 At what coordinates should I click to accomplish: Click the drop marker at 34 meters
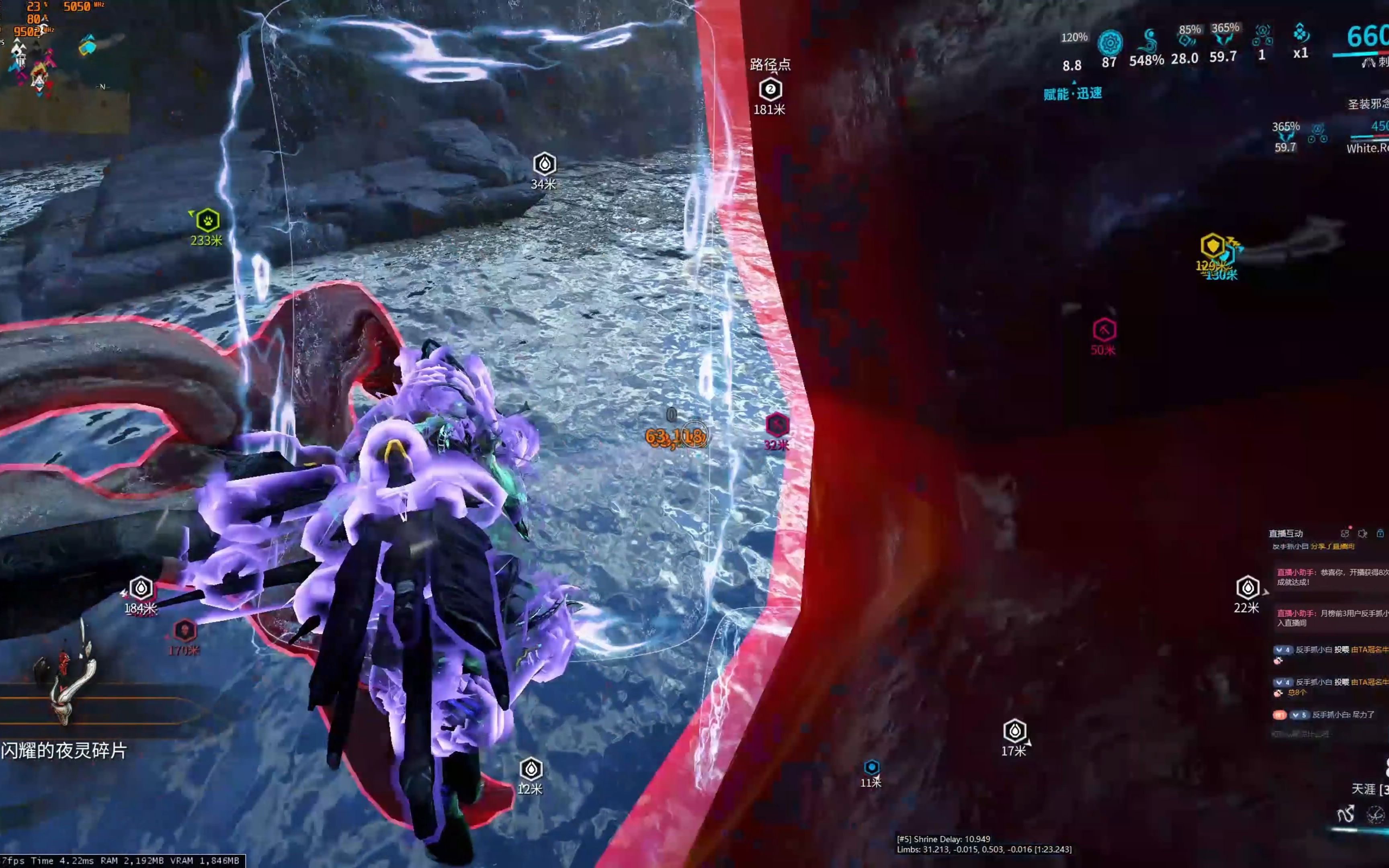(544, 164)
